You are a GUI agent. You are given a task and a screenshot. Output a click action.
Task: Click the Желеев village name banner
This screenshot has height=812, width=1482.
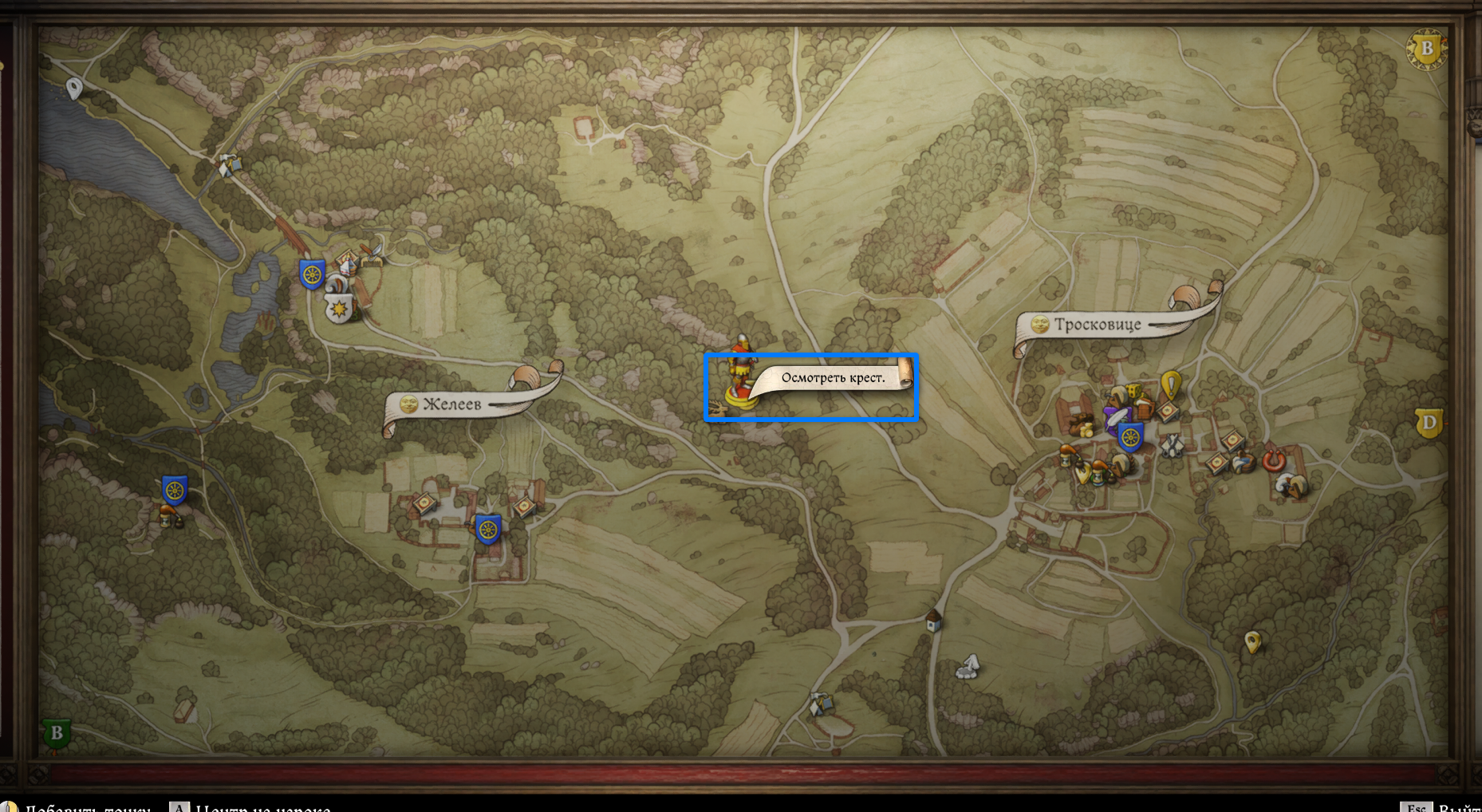click(452, 404)
